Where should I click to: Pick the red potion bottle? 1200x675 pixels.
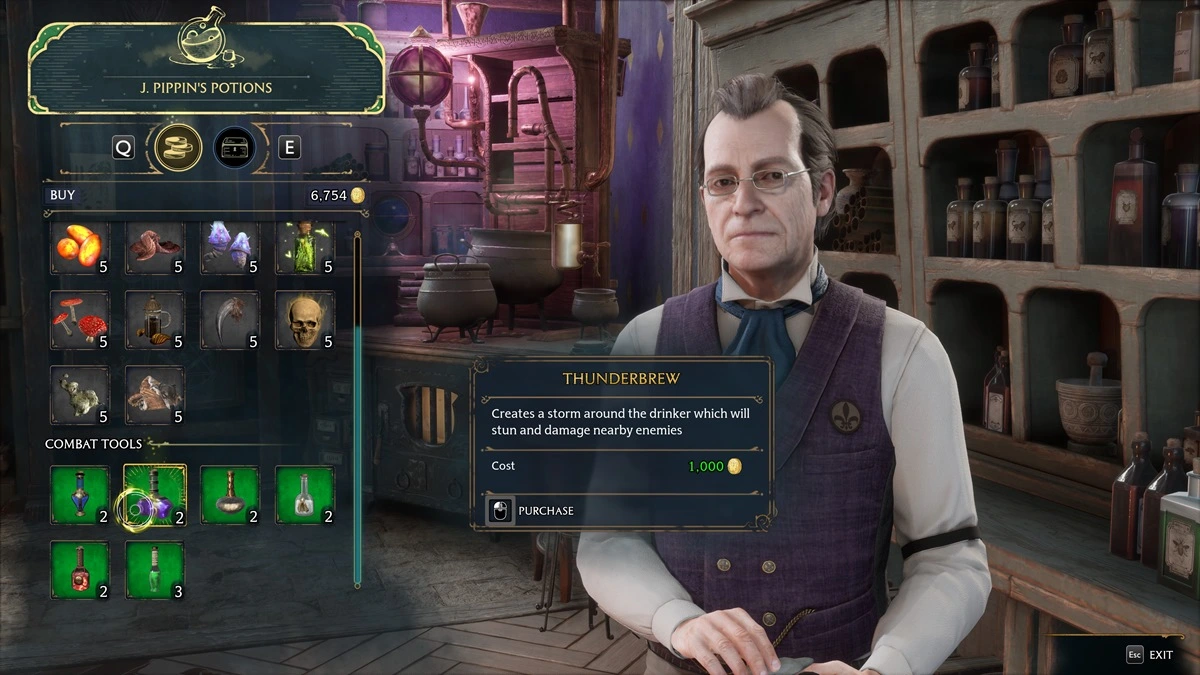pyautogui.click(x=80, y=570)
